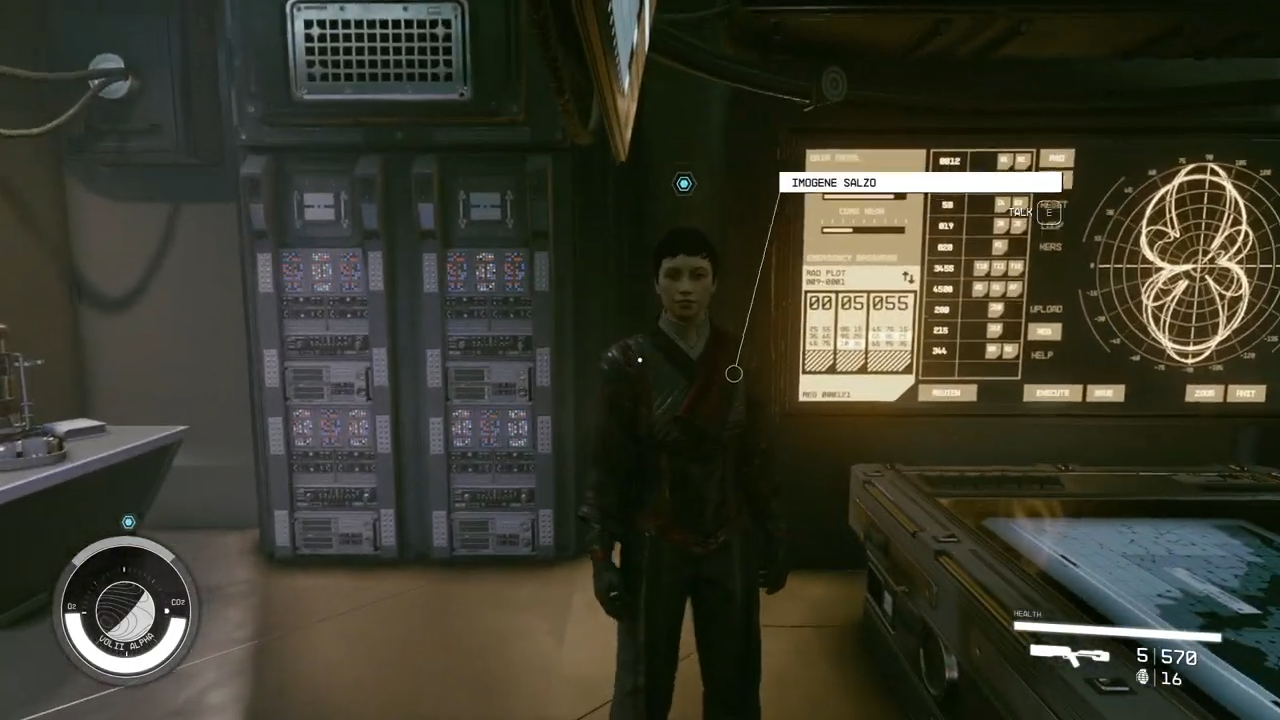Click the weapon icon beside the ammo counter
The height and width of the screenshot is (720, 1280).
point(1068,657)
